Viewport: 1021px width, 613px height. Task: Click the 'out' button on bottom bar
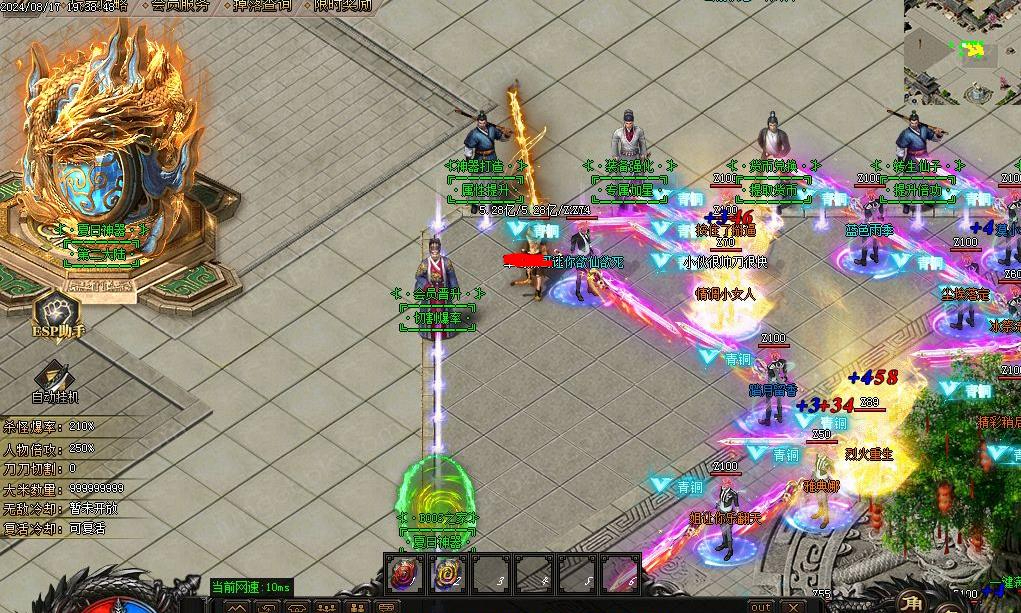[761, 606]
